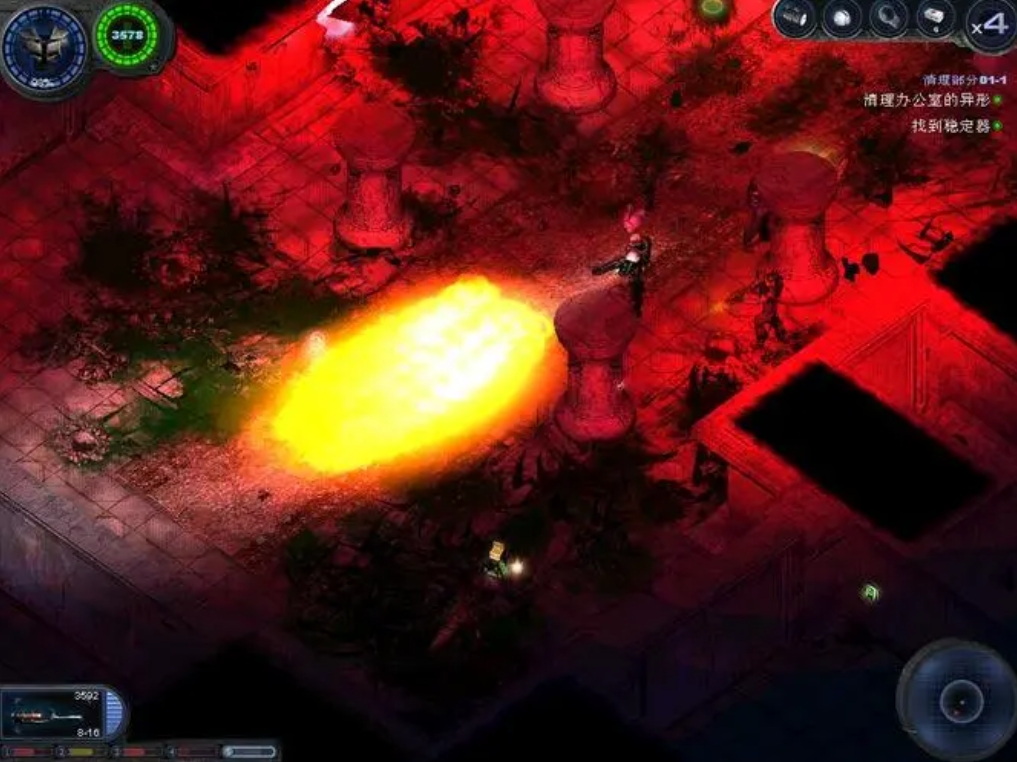Viewport: 1017px width, 762px height.
Task: Open the circular radar minimap
Action: [960, 700]
